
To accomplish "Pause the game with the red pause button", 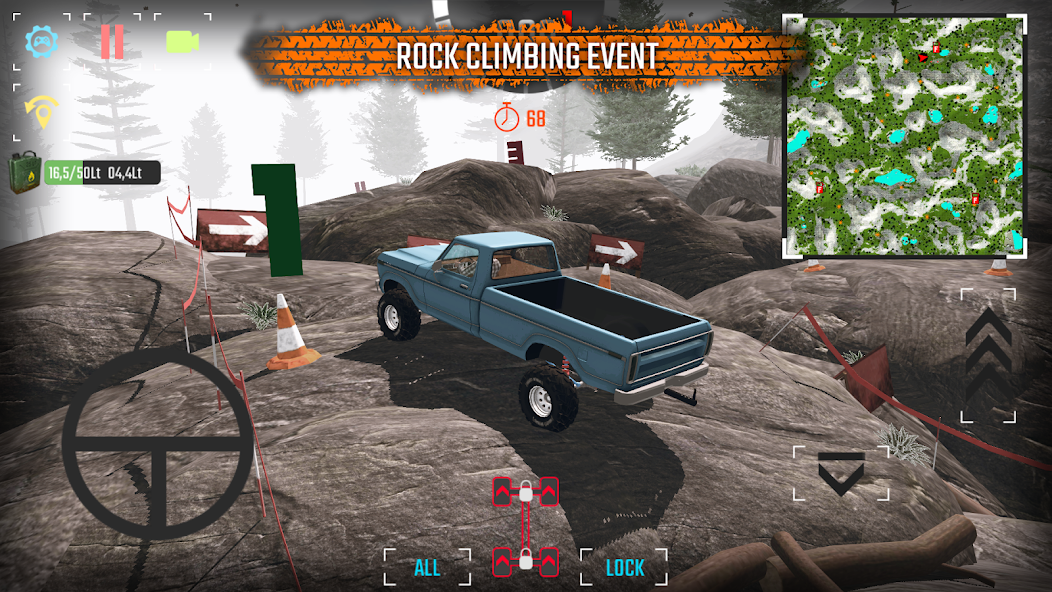I will click(x=112, y=42).
